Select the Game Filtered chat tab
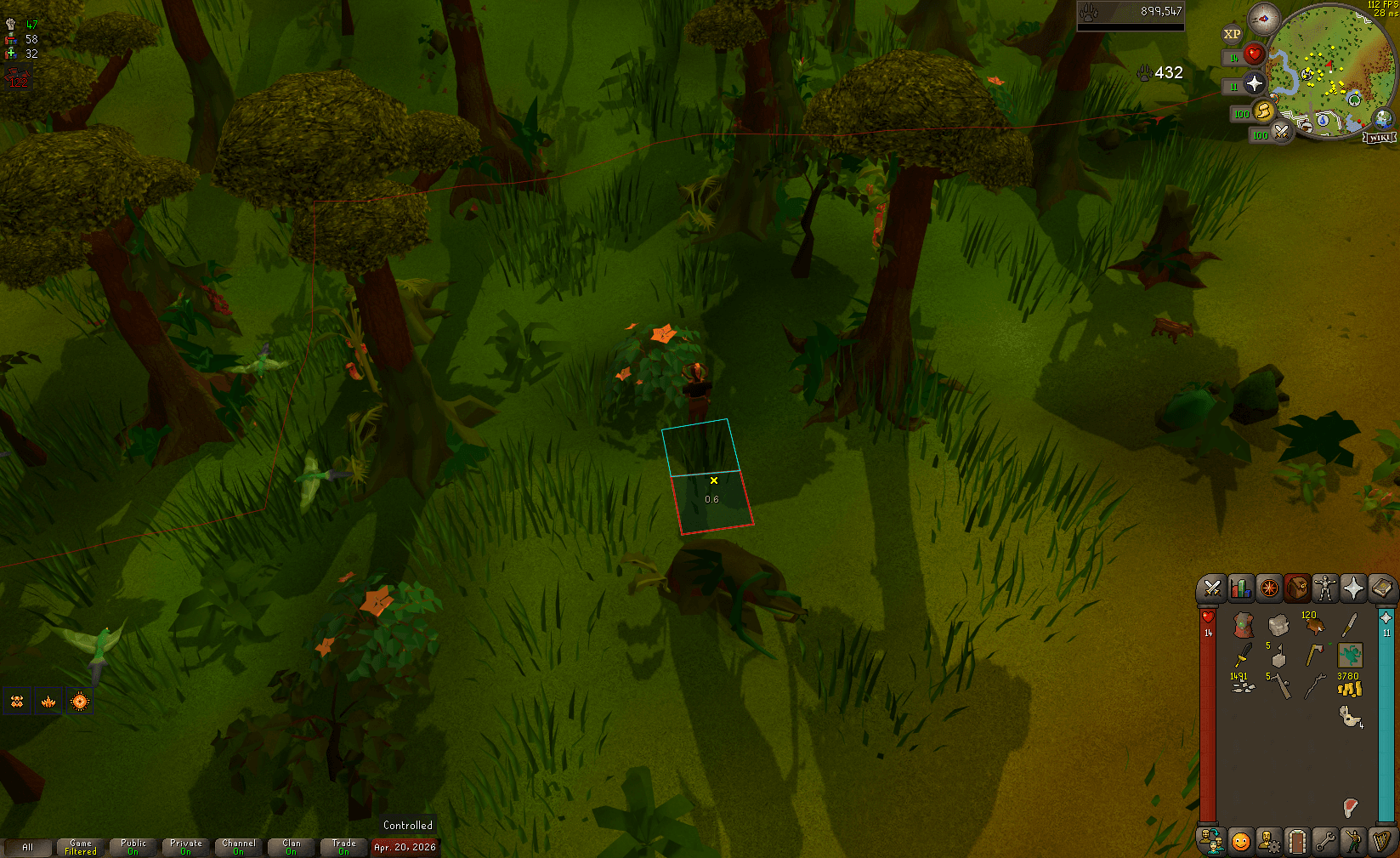Image resolution: width=1400 pixels, height=858 pixels. (80, 846)
